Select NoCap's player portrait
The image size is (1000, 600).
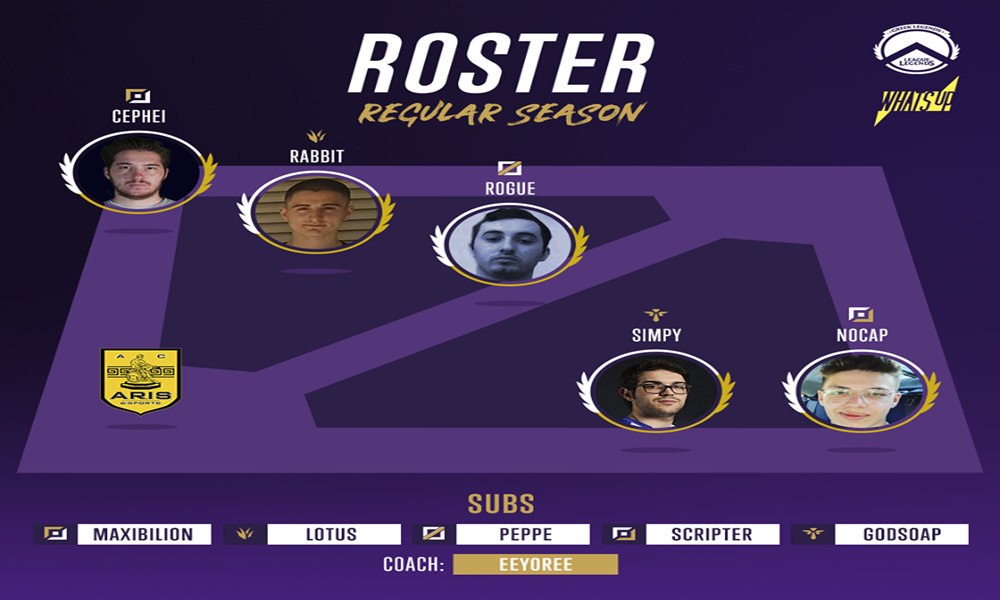[860, 391]
